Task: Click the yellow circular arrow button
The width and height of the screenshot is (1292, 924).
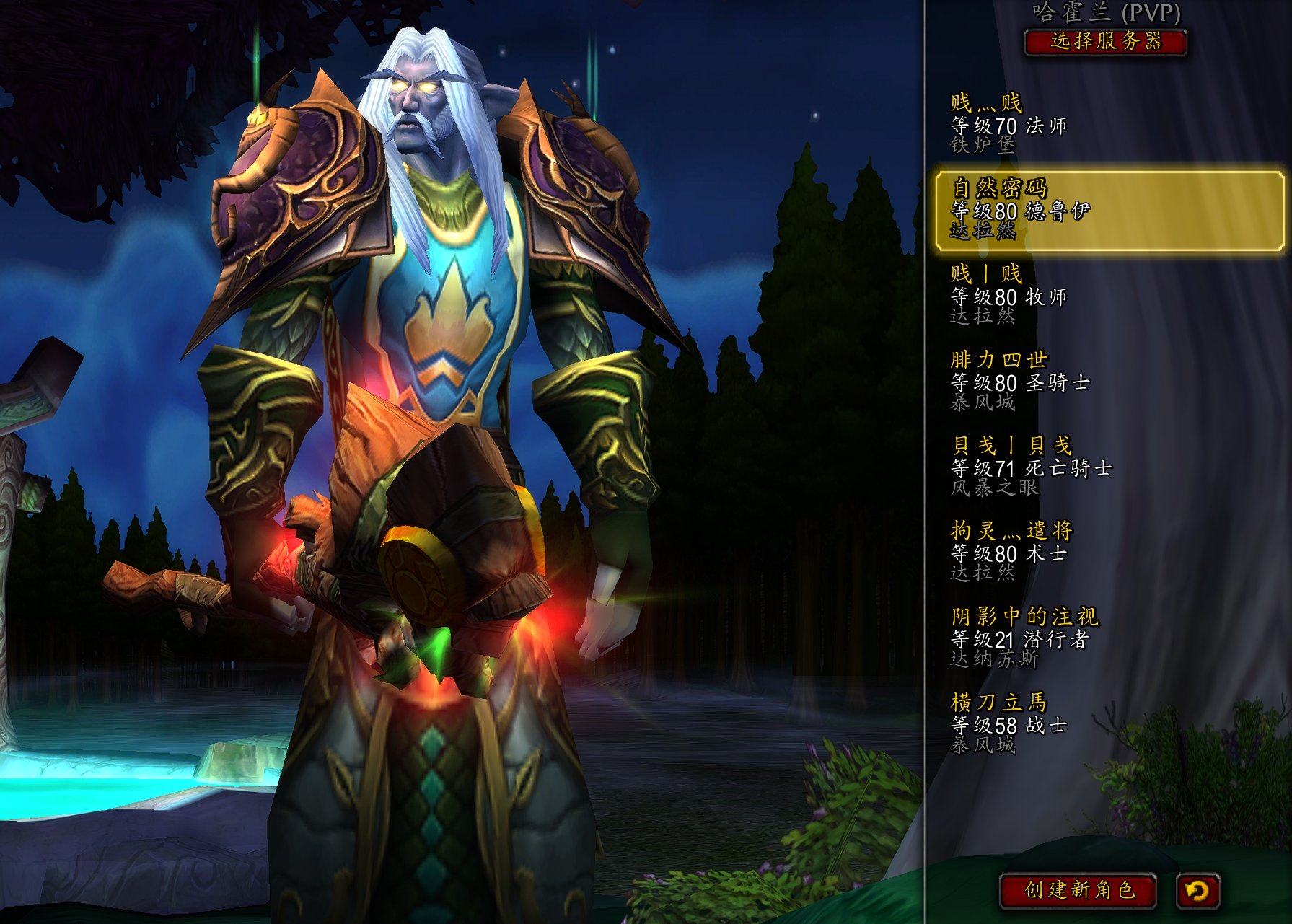Action: pos(1197,891)
